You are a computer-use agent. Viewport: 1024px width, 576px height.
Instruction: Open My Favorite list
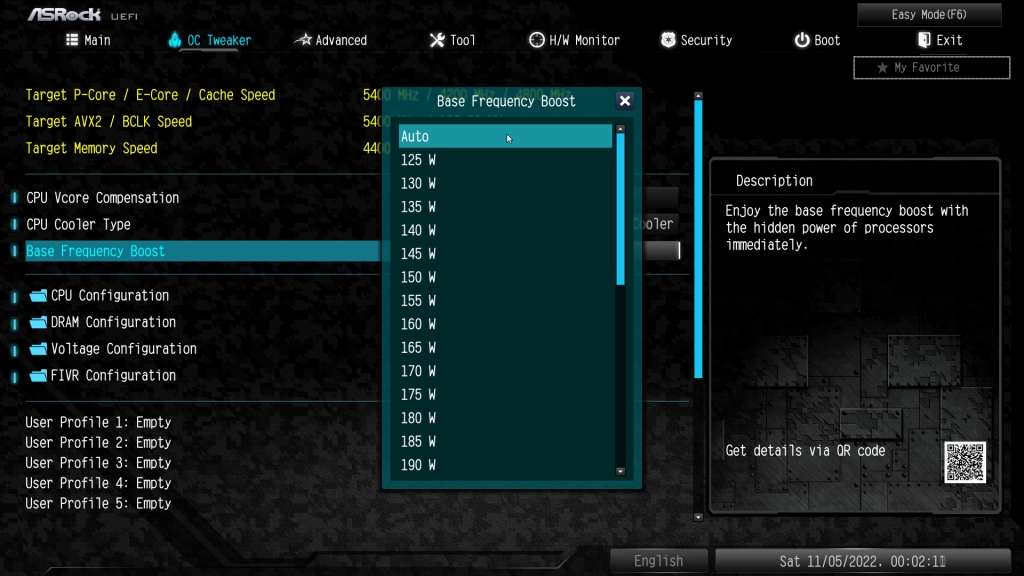(931, 67)
